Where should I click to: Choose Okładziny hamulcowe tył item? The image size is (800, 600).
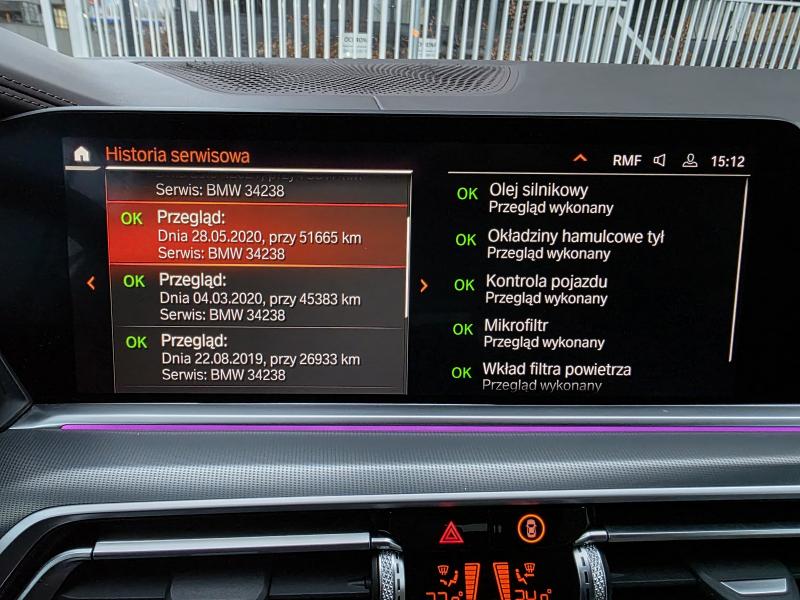[x=574, y=244]
